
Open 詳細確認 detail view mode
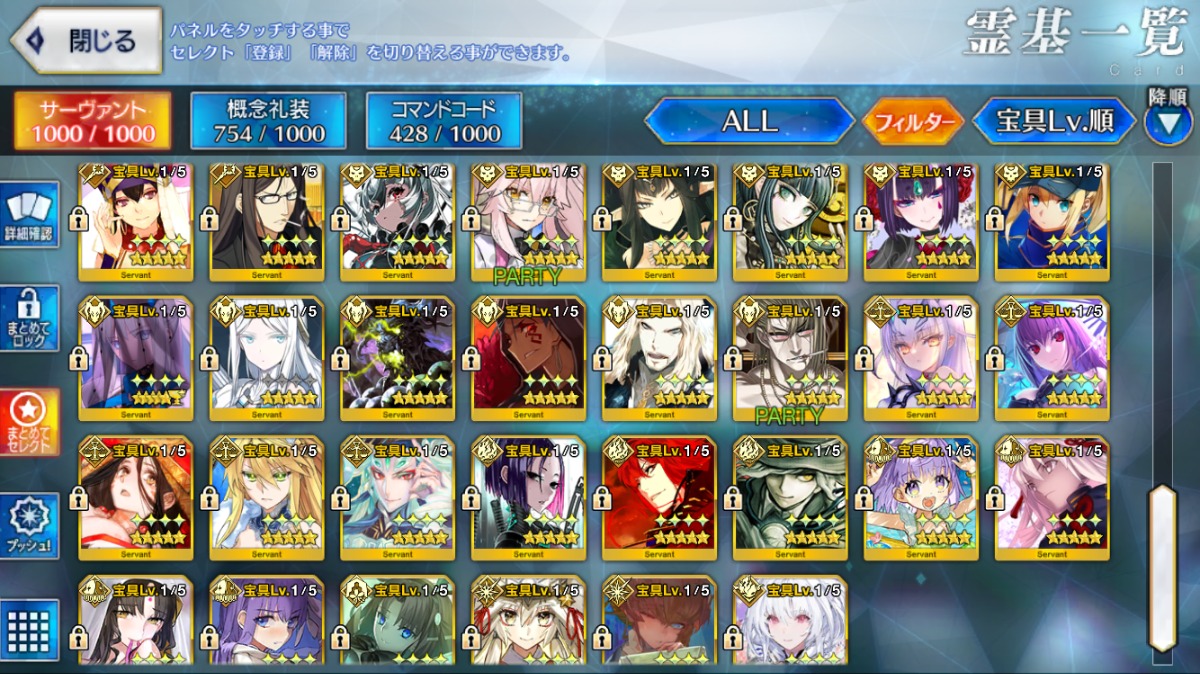29,215
